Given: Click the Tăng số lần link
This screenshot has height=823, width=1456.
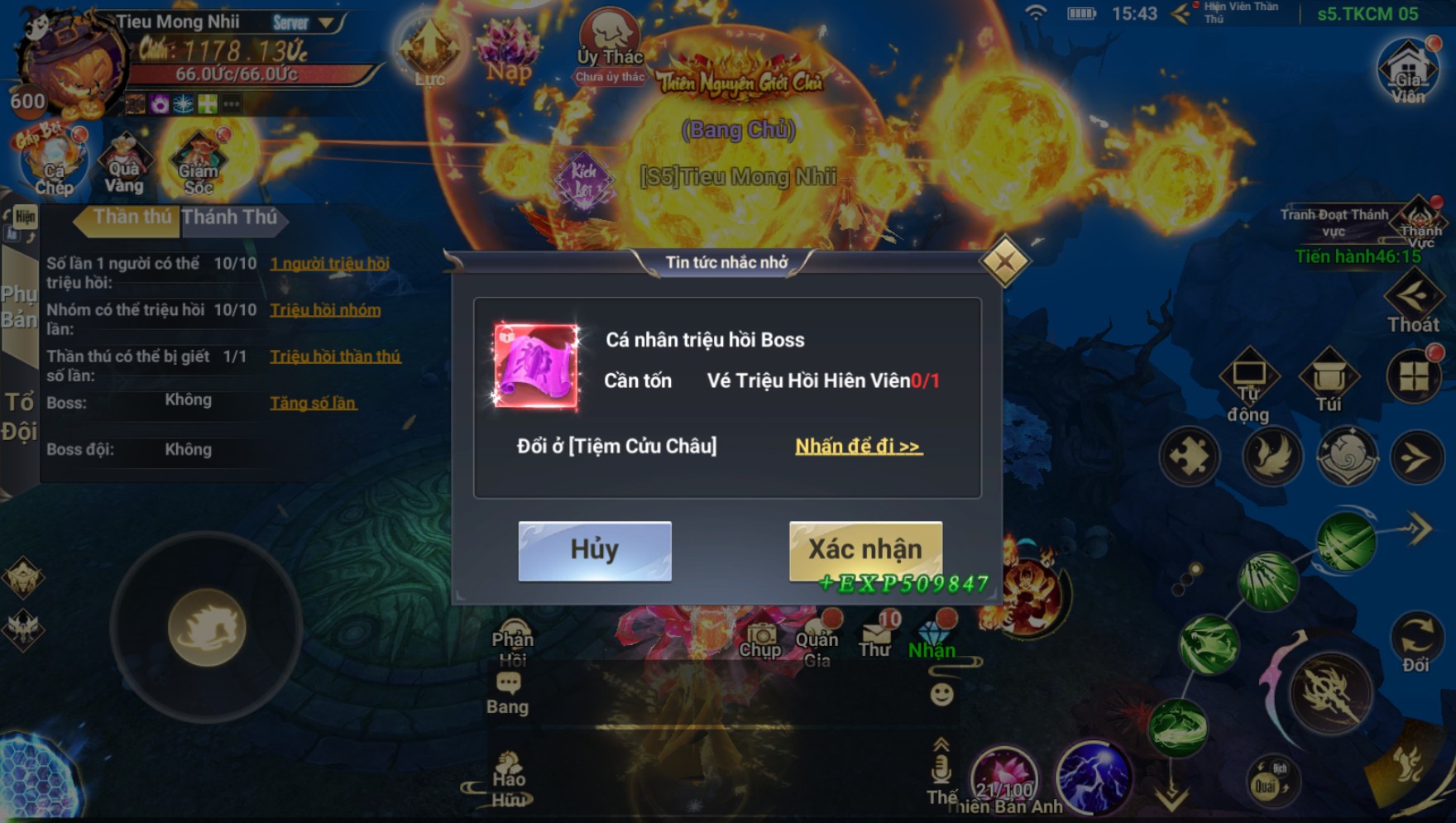Looking at the screenshot, I should coord(313,403).
